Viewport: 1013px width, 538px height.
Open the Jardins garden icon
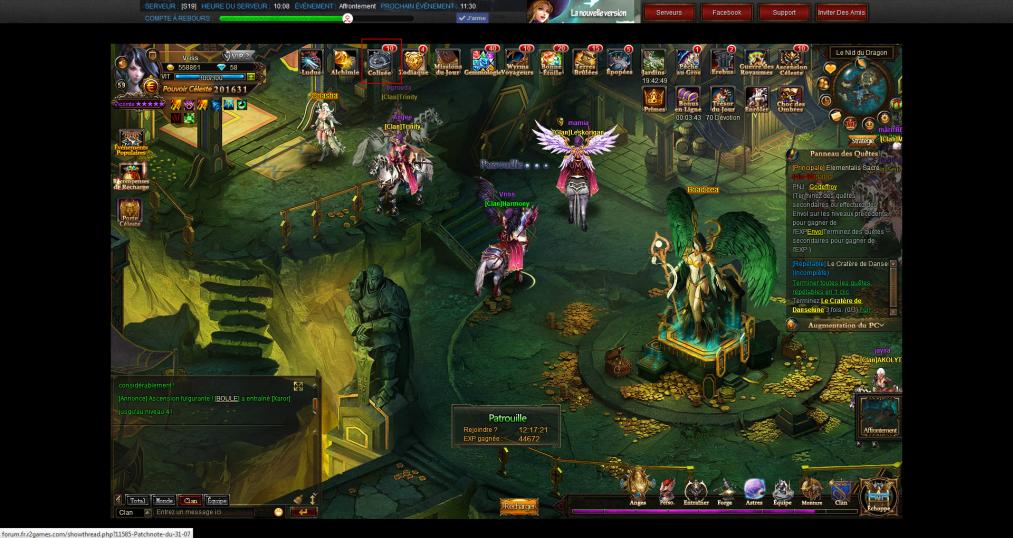654,61
